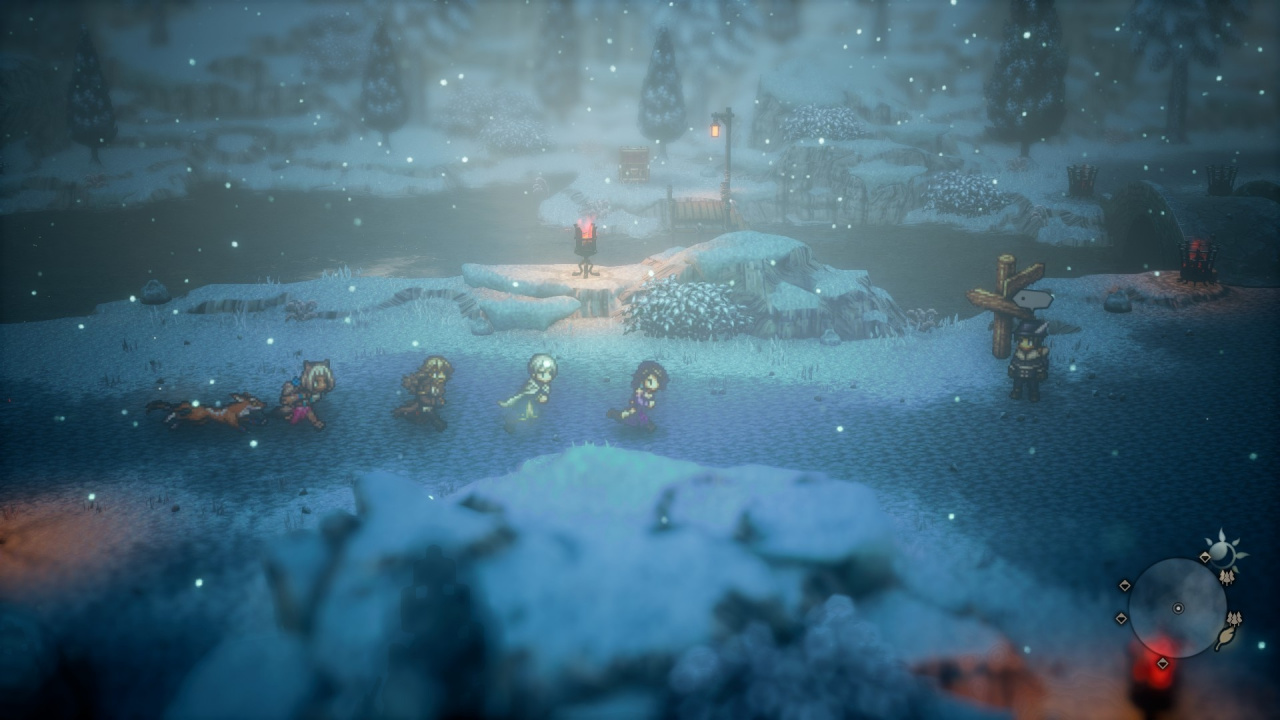
Task: Select the diamond marker below the minimap
Action: pos(1162,663)
